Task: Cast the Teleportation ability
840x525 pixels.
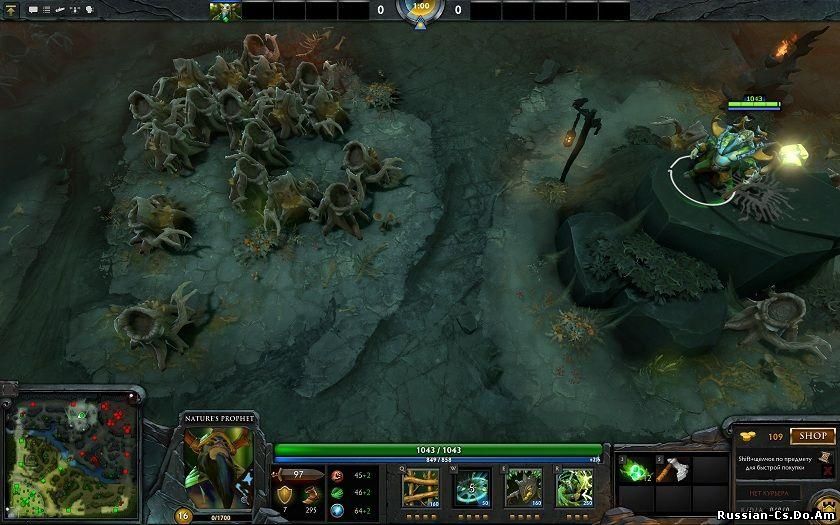Action: [x=471, y=487]
